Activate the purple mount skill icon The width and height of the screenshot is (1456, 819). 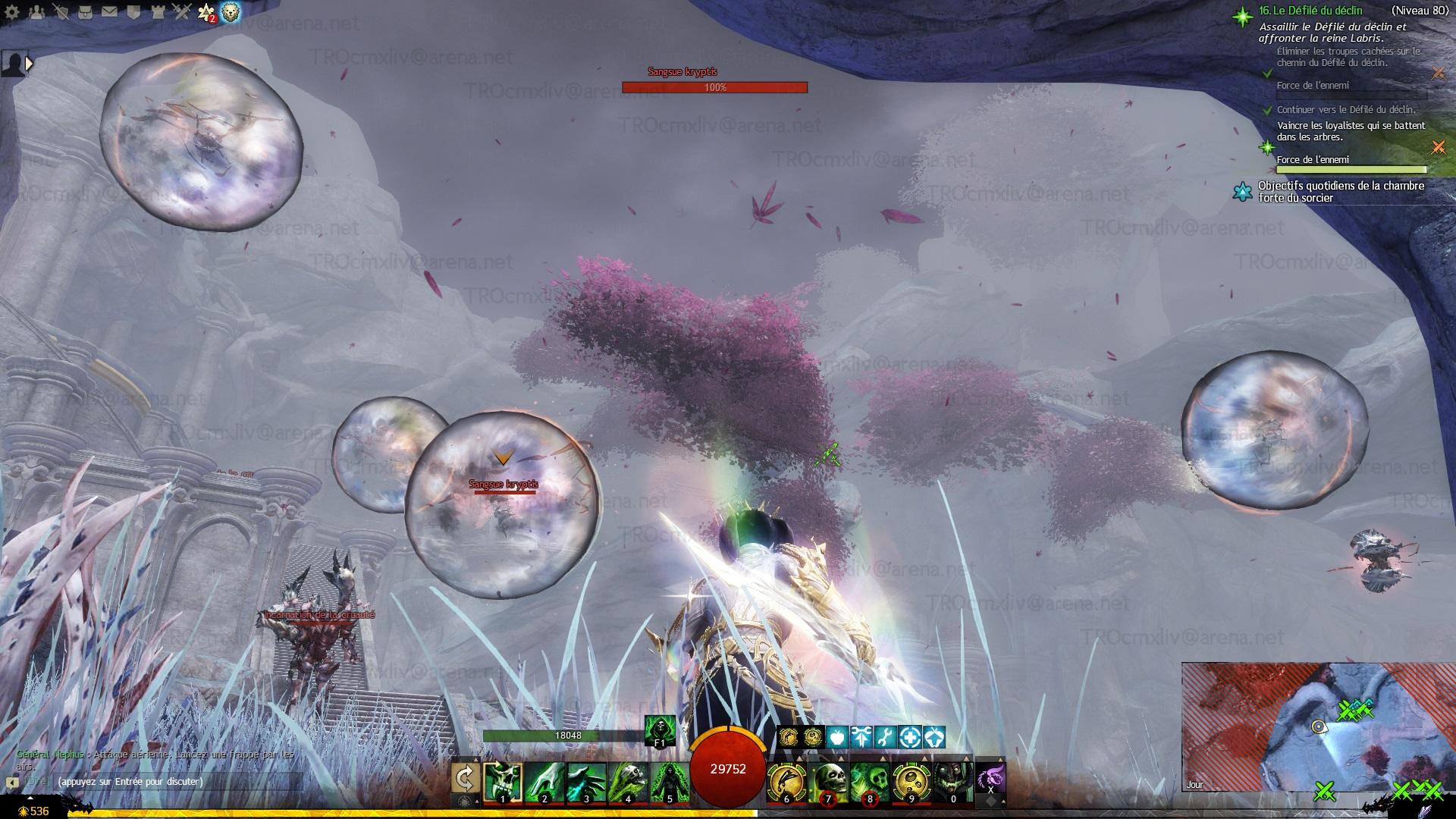(x=990, y=778)
